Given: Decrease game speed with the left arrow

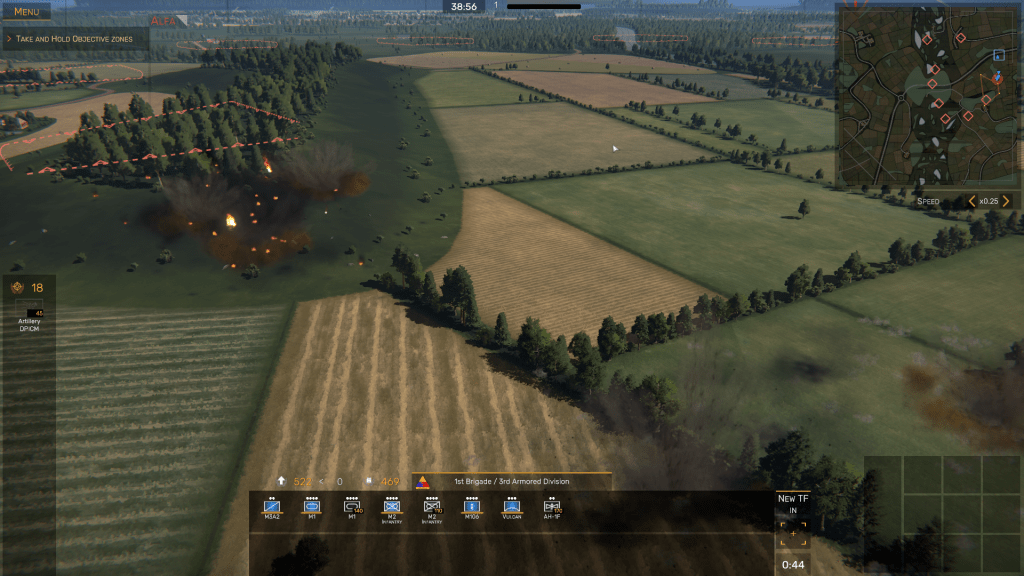Looking at the screenshot, I should click(x=971, y=201).
